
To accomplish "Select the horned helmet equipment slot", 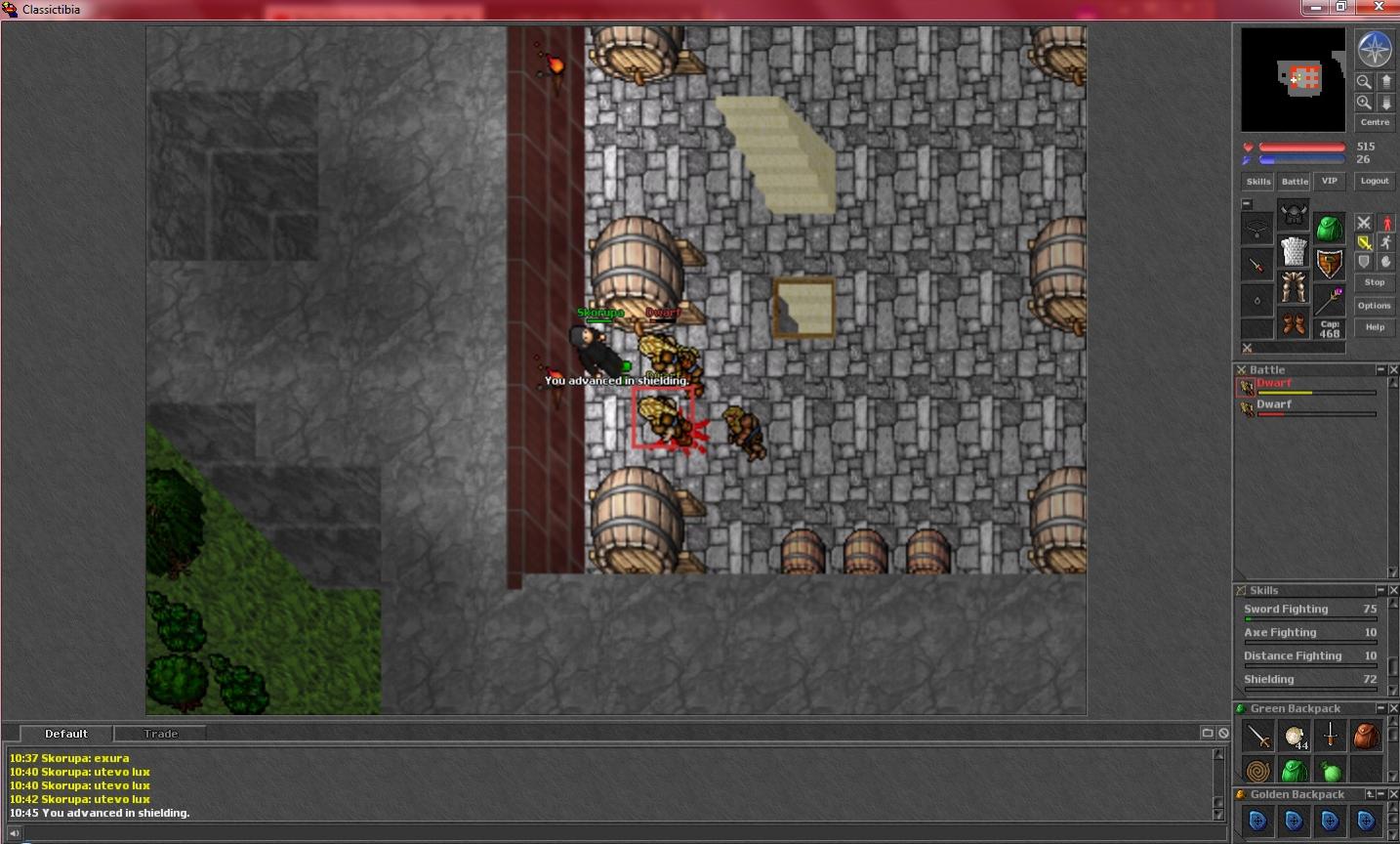I will 1294,214.
